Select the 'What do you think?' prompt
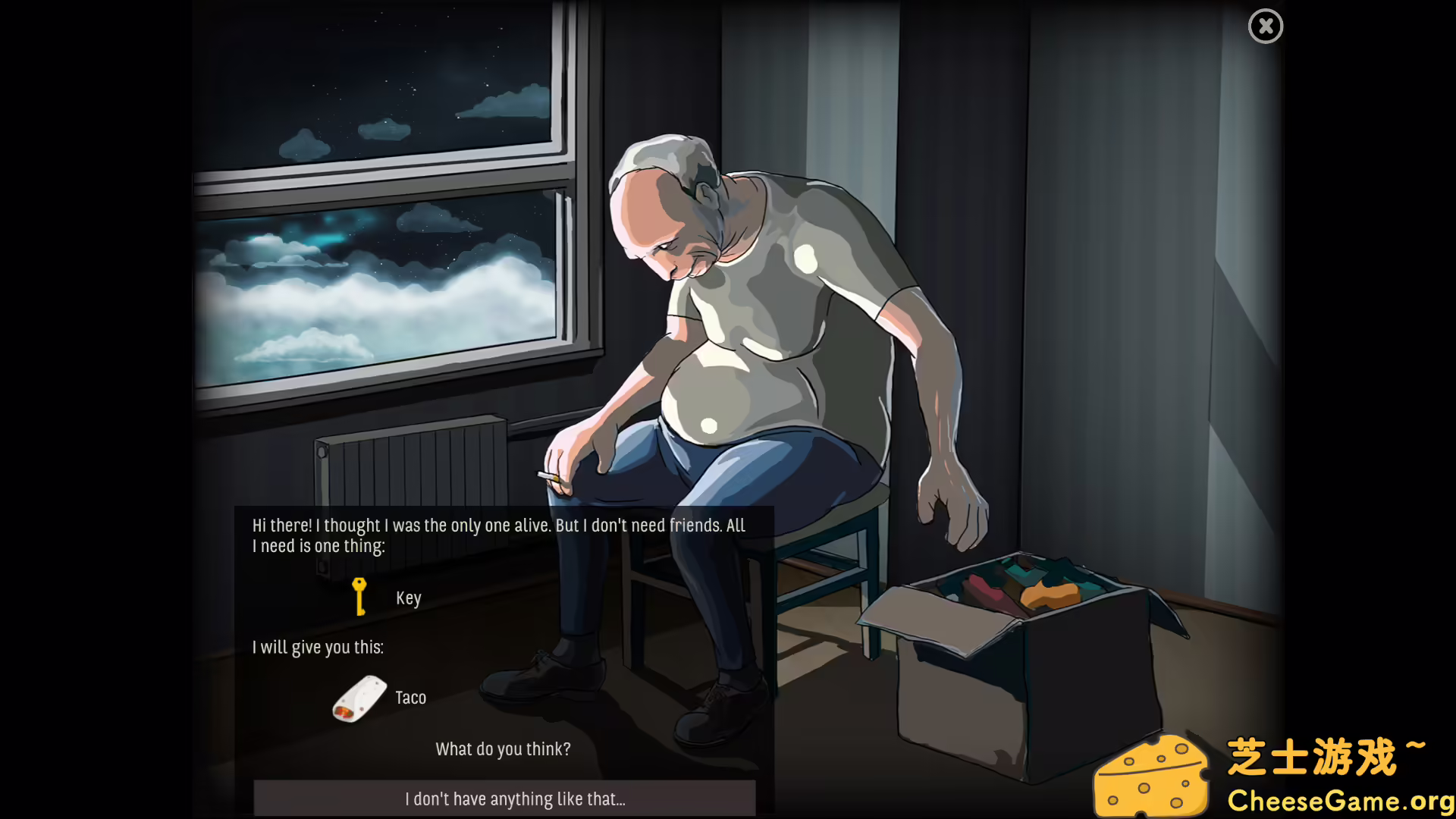 point(503,748)
